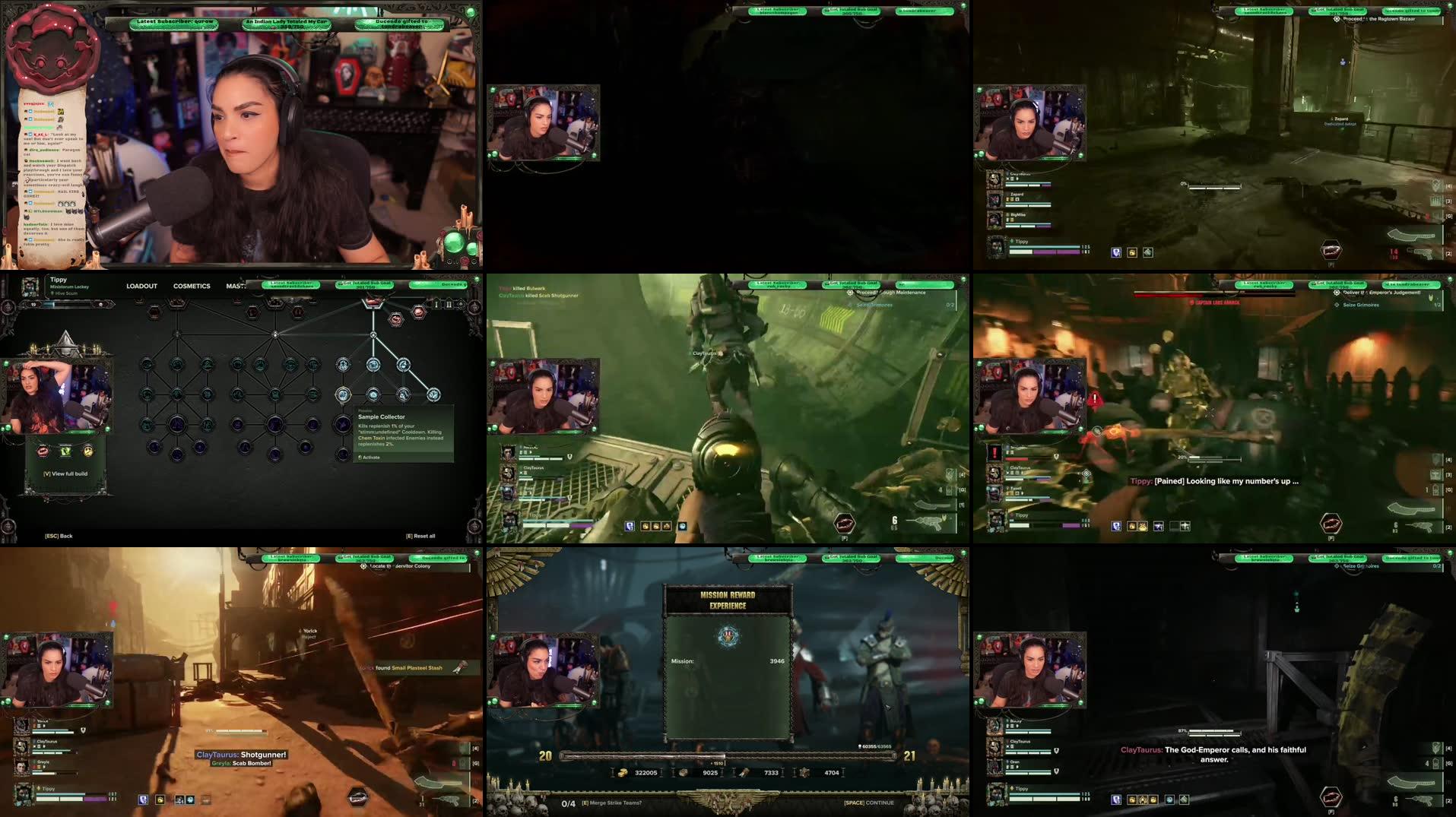The width and height of the screenshot is (1456, 817).
Task: Select the grenade slot icon in the HUD
Action: coord(1435,763)
